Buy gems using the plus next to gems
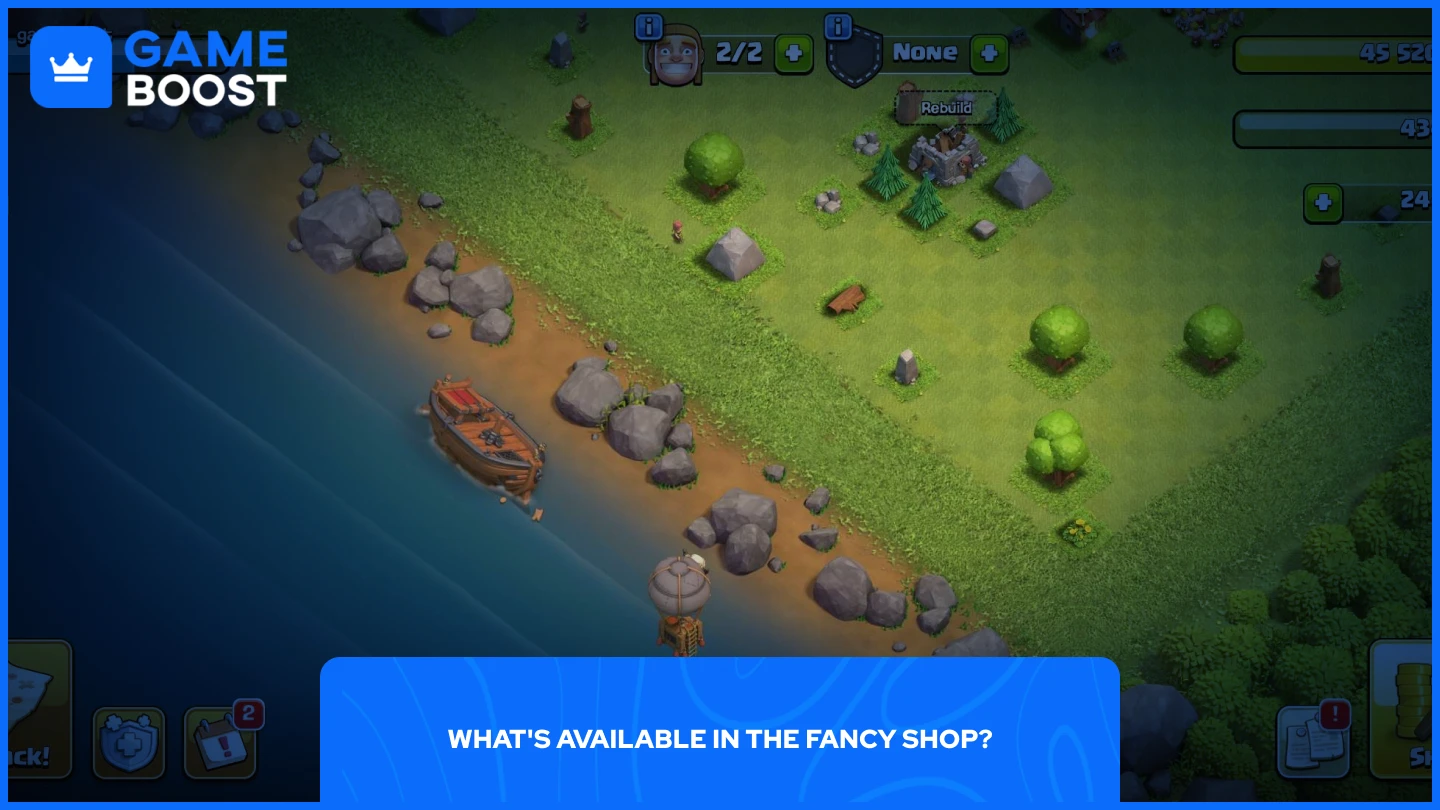Screen dimensions: 1440x810 [1323, 202]
